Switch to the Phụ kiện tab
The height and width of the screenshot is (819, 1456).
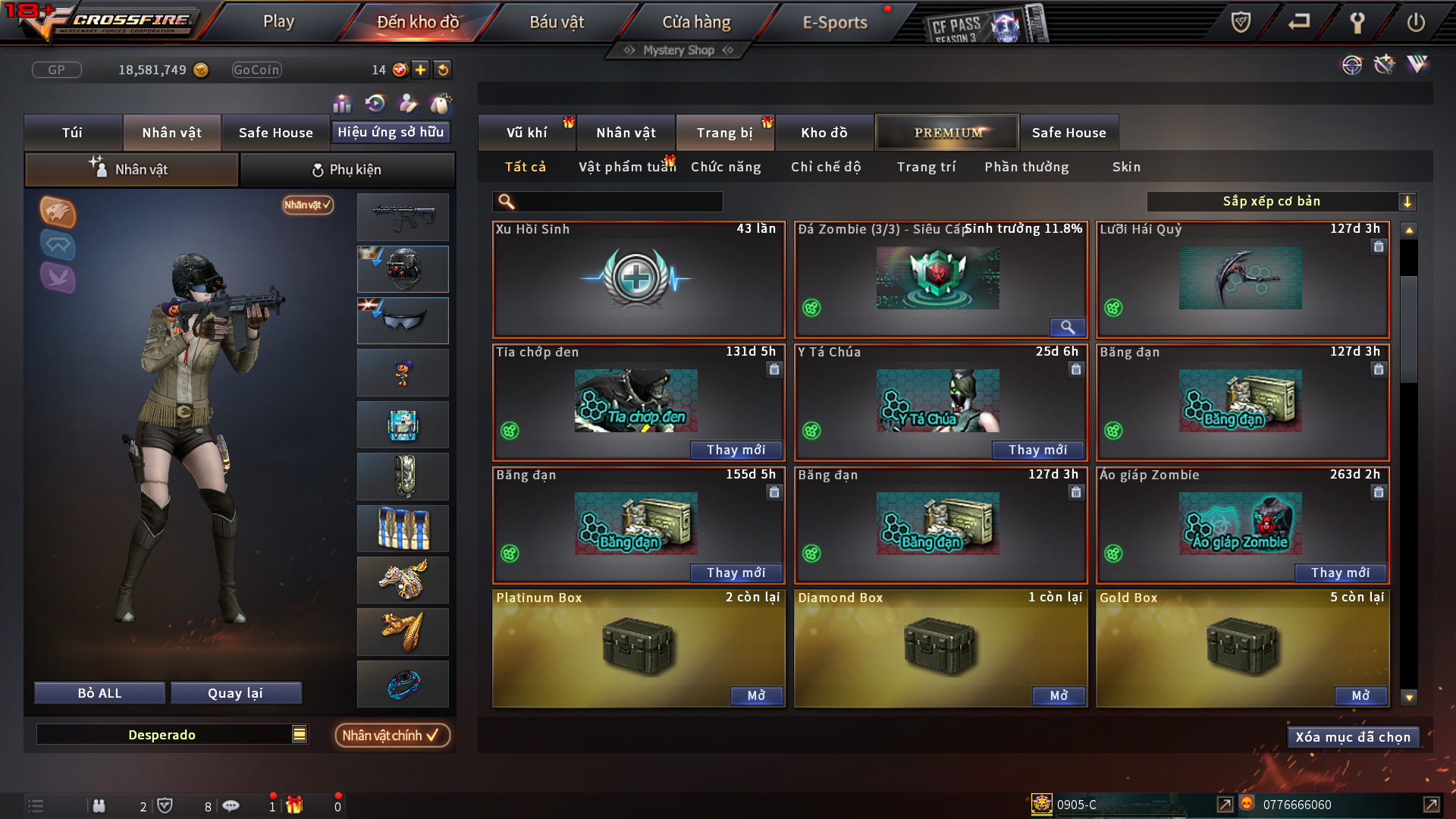(x=347, y=170)
